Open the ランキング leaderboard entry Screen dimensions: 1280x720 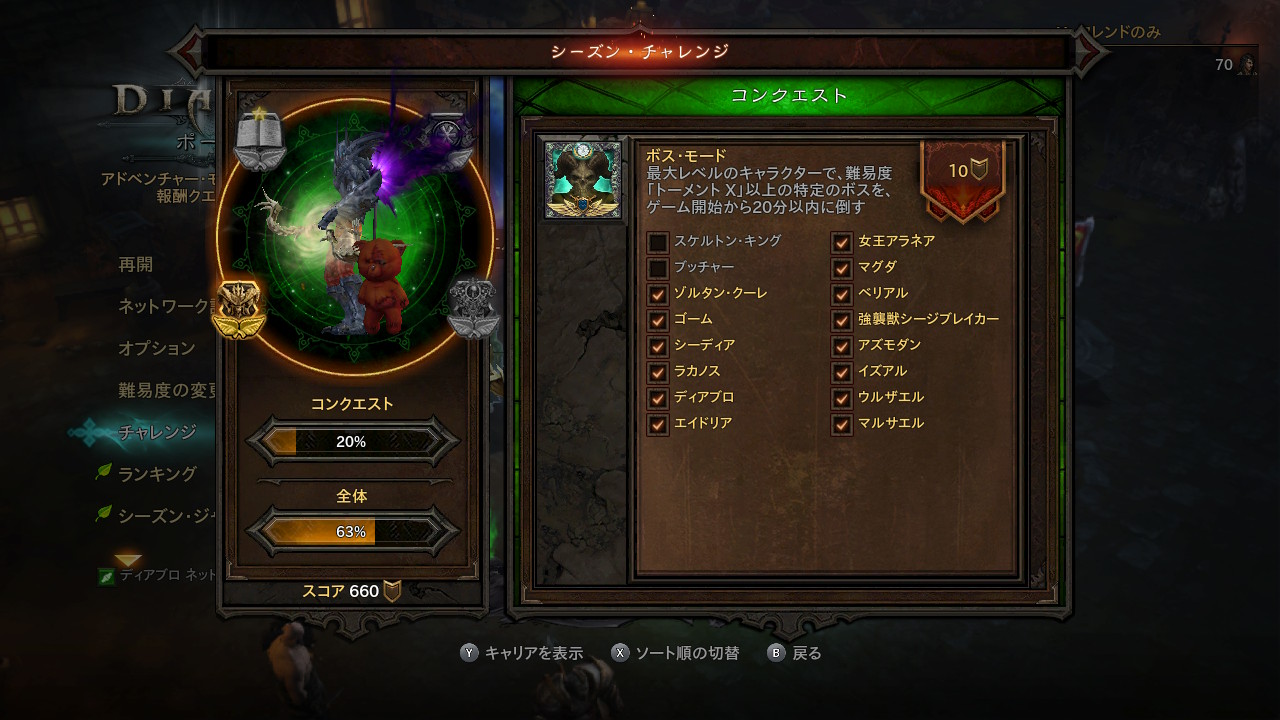[x=158, y=474]
